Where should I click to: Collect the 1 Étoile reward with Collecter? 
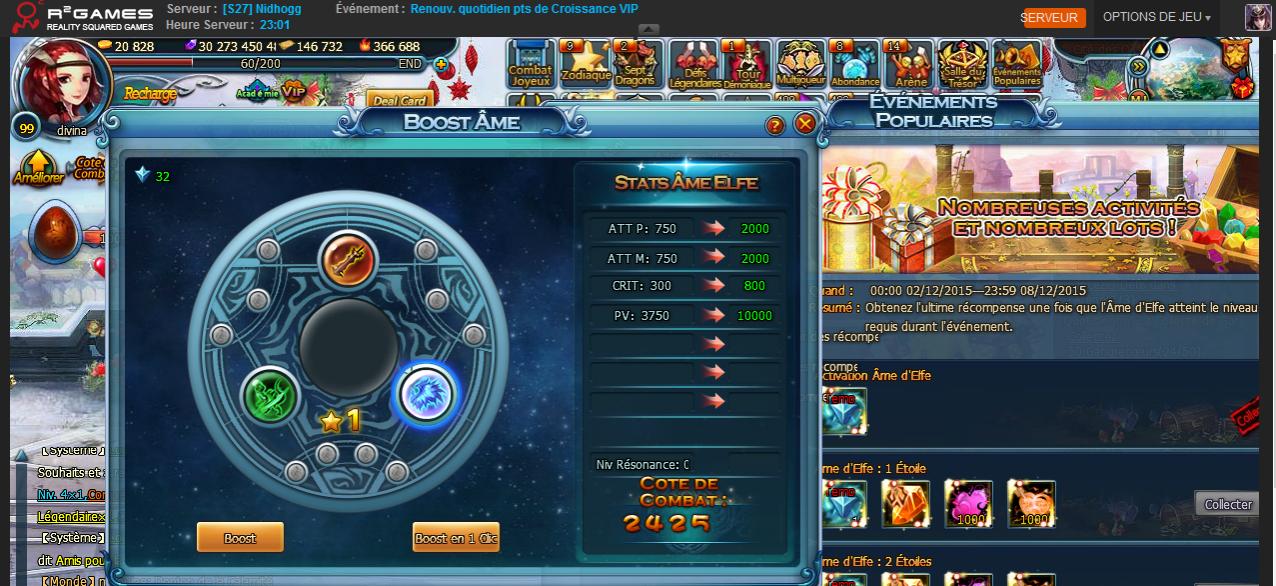(1227, 504)
